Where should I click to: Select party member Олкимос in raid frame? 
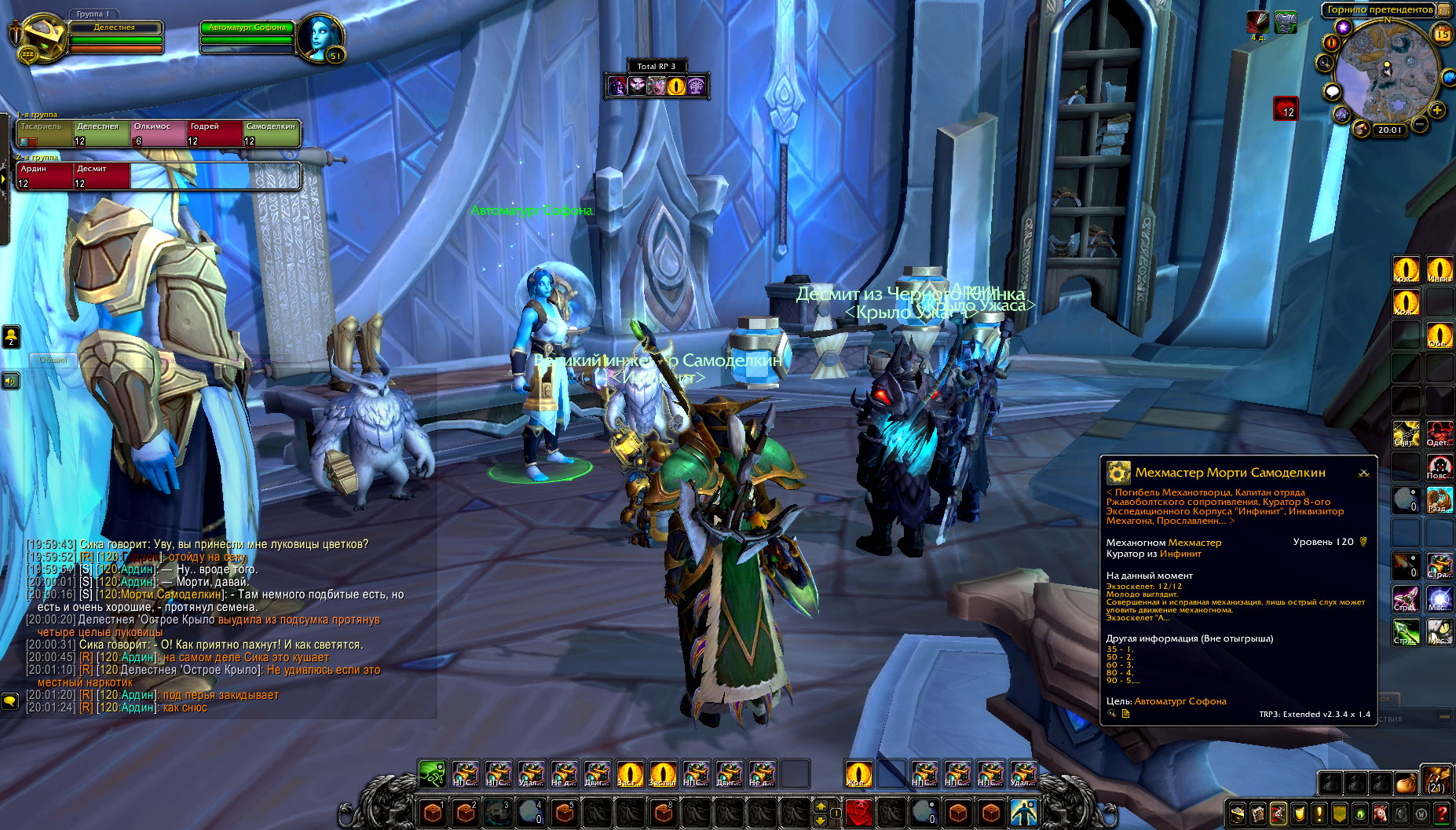[158, 133]
